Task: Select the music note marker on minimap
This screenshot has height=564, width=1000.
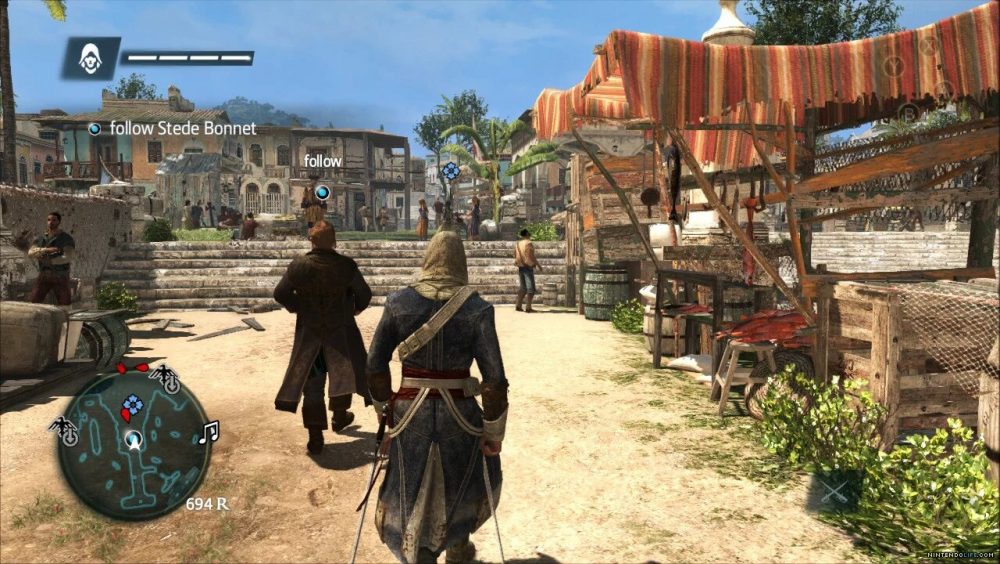Action: point(208,432)
